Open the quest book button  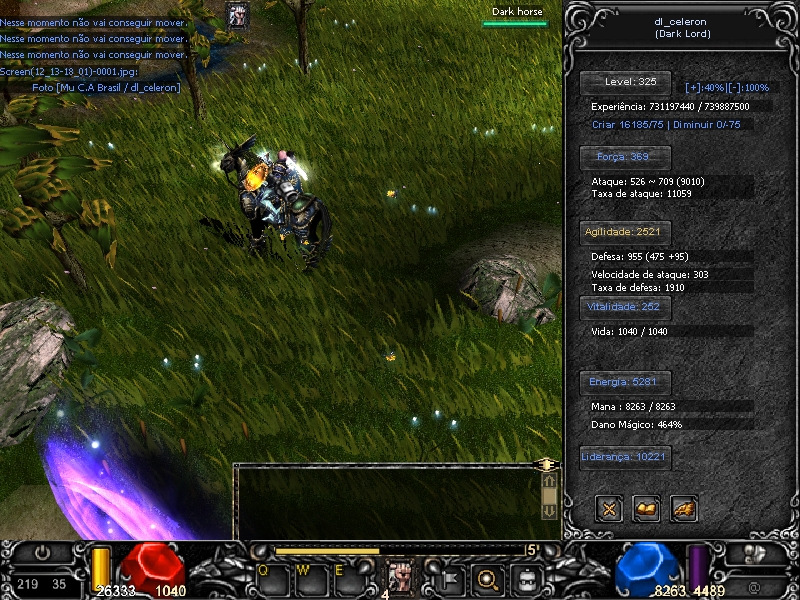pos(647,509)
